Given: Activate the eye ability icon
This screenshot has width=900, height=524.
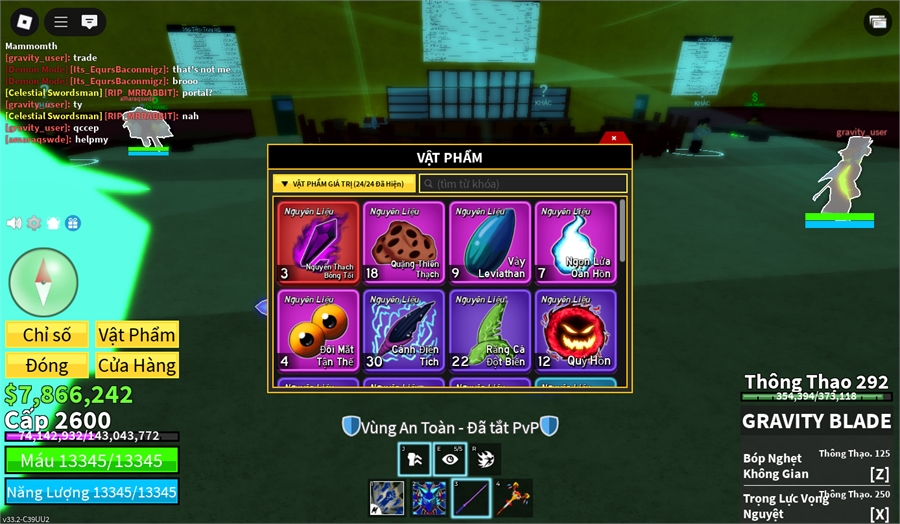Looking at the screenshot, I should 451,458.
